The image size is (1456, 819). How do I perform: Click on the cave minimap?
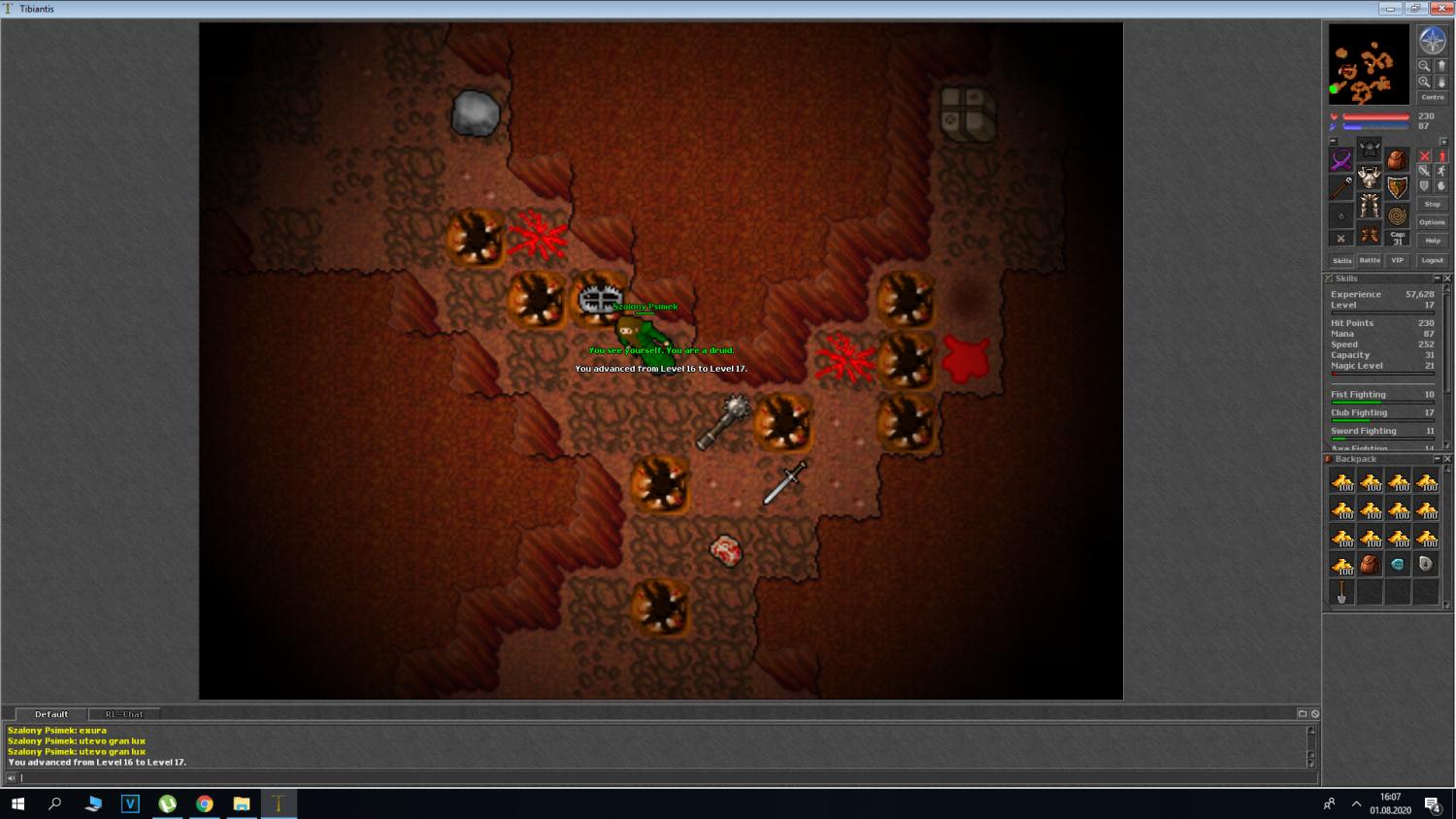(1369, 64)
